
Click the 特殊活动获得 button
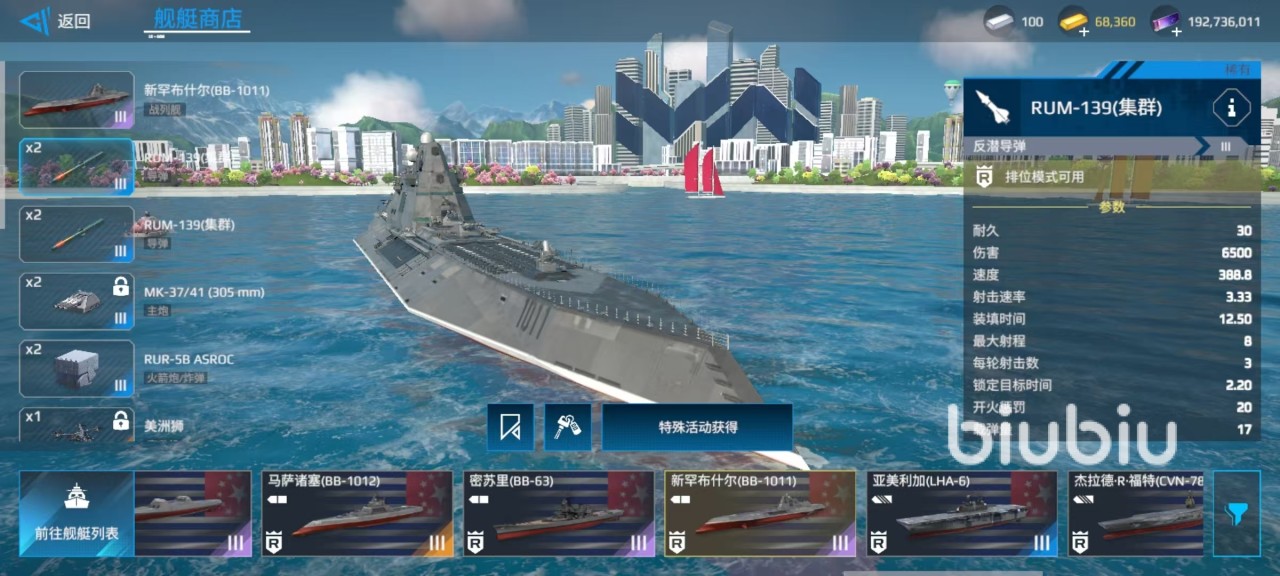coord(697,428)
